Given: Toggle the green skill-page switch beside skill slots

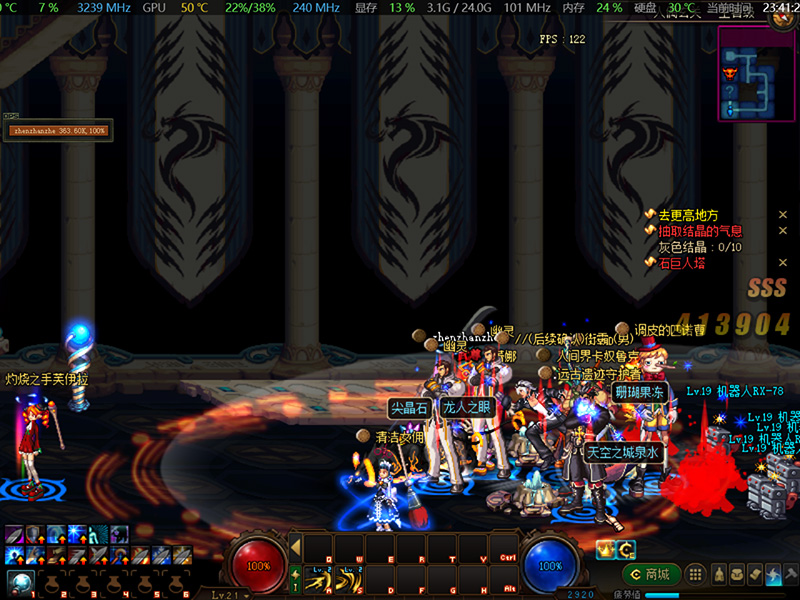Looking at the screenshot, I should pyautogui.click(x=295, y=579).
